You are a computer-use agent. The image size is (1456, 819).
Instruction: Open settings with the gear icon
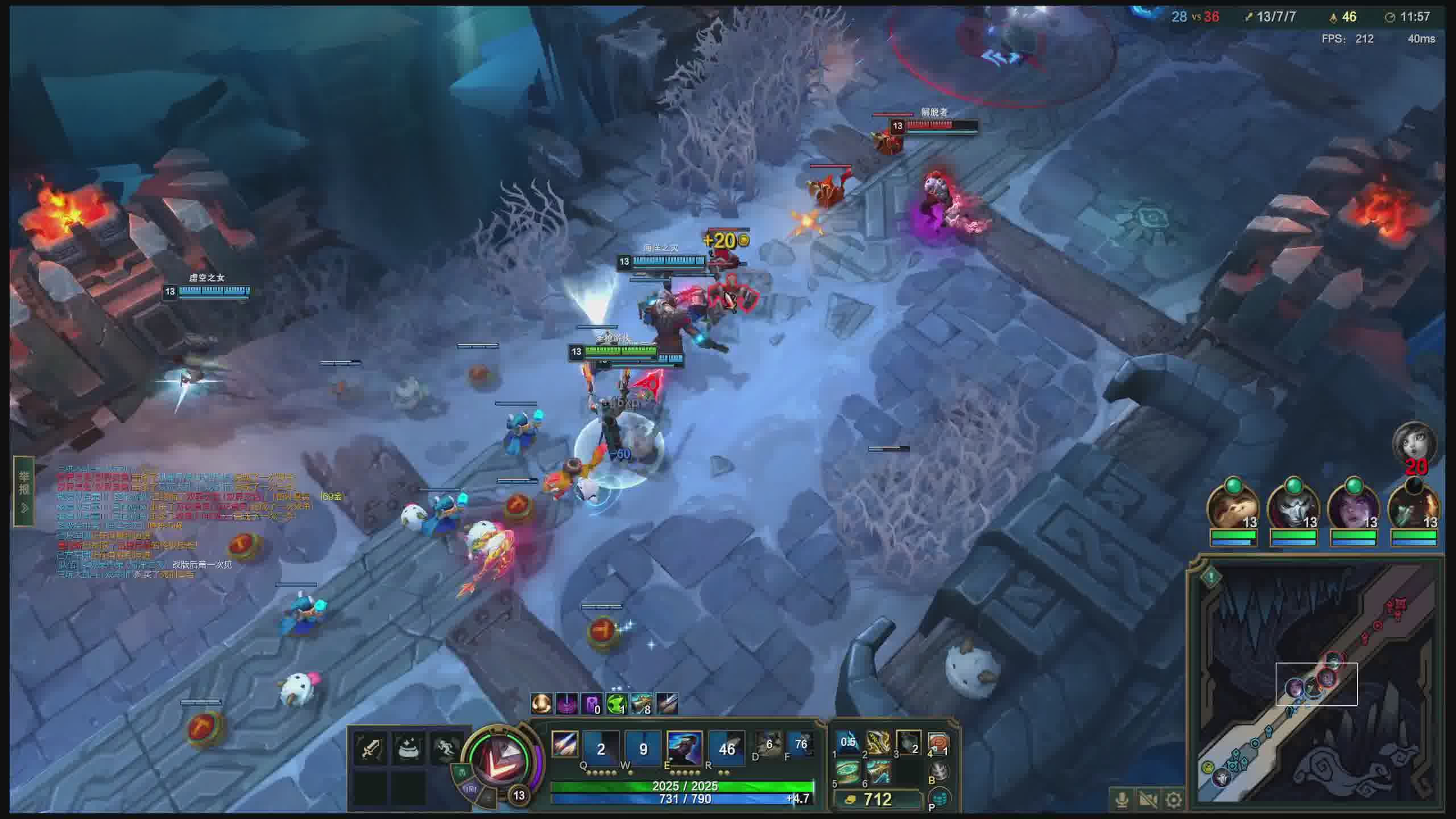tap(1174, 800)
